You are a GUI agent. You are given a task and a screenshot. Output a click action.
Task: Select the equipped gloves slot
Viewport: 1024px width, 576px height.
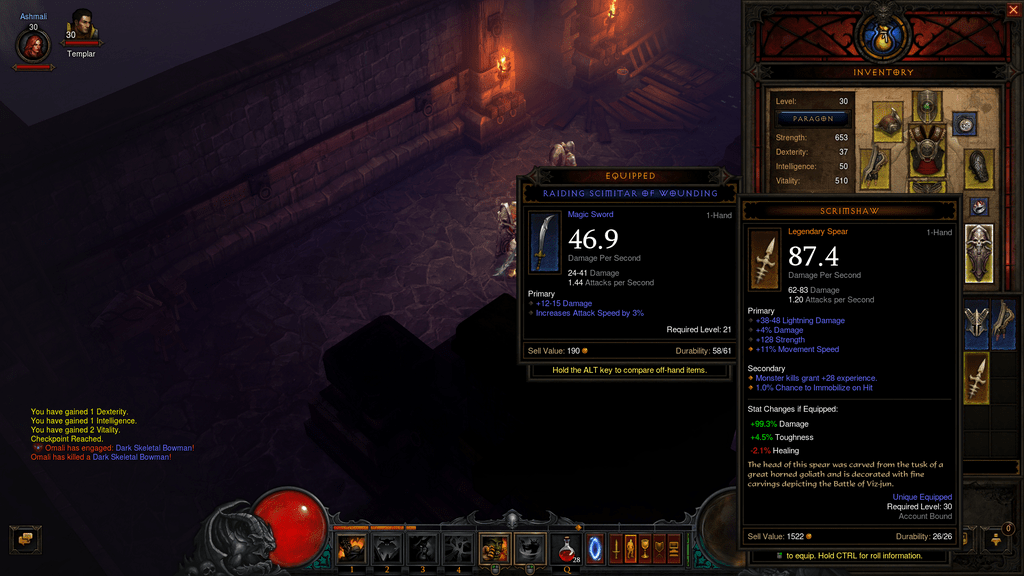[873, 164]
